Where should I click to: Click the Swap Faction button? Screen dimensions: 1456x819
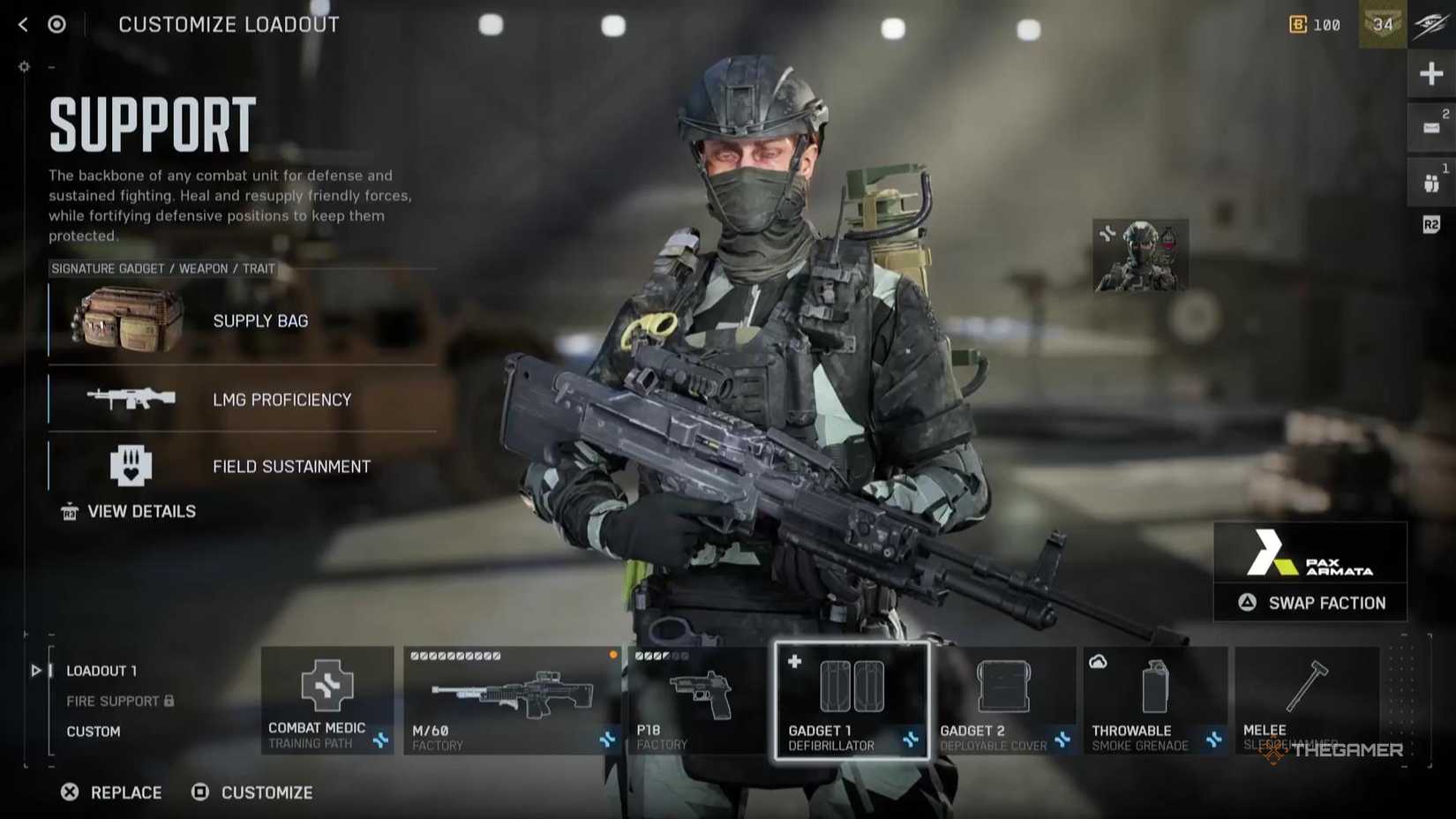pos(1310,603)
